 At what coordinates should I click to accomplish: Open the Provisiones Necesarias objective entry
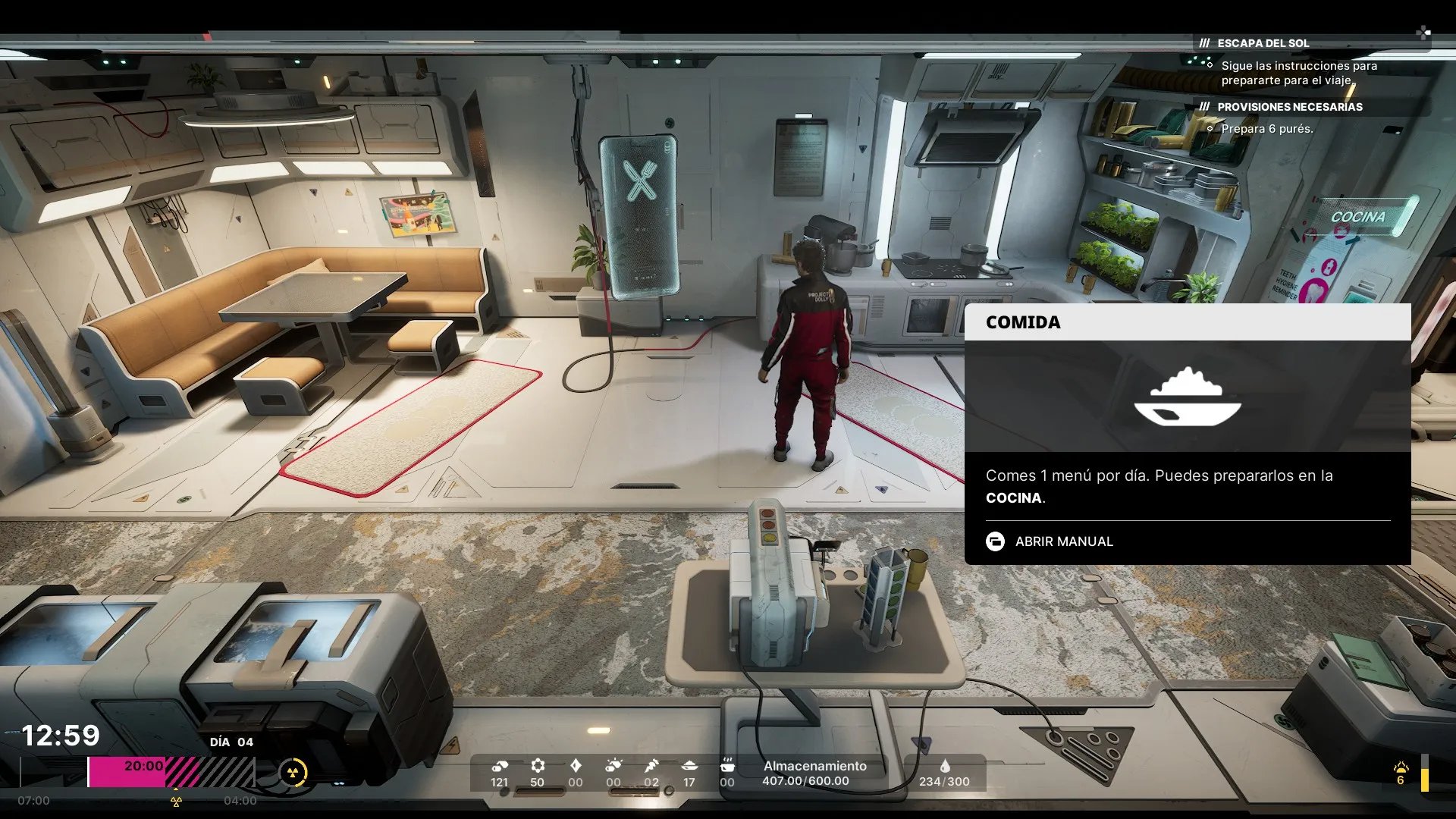pos(1289,107)
